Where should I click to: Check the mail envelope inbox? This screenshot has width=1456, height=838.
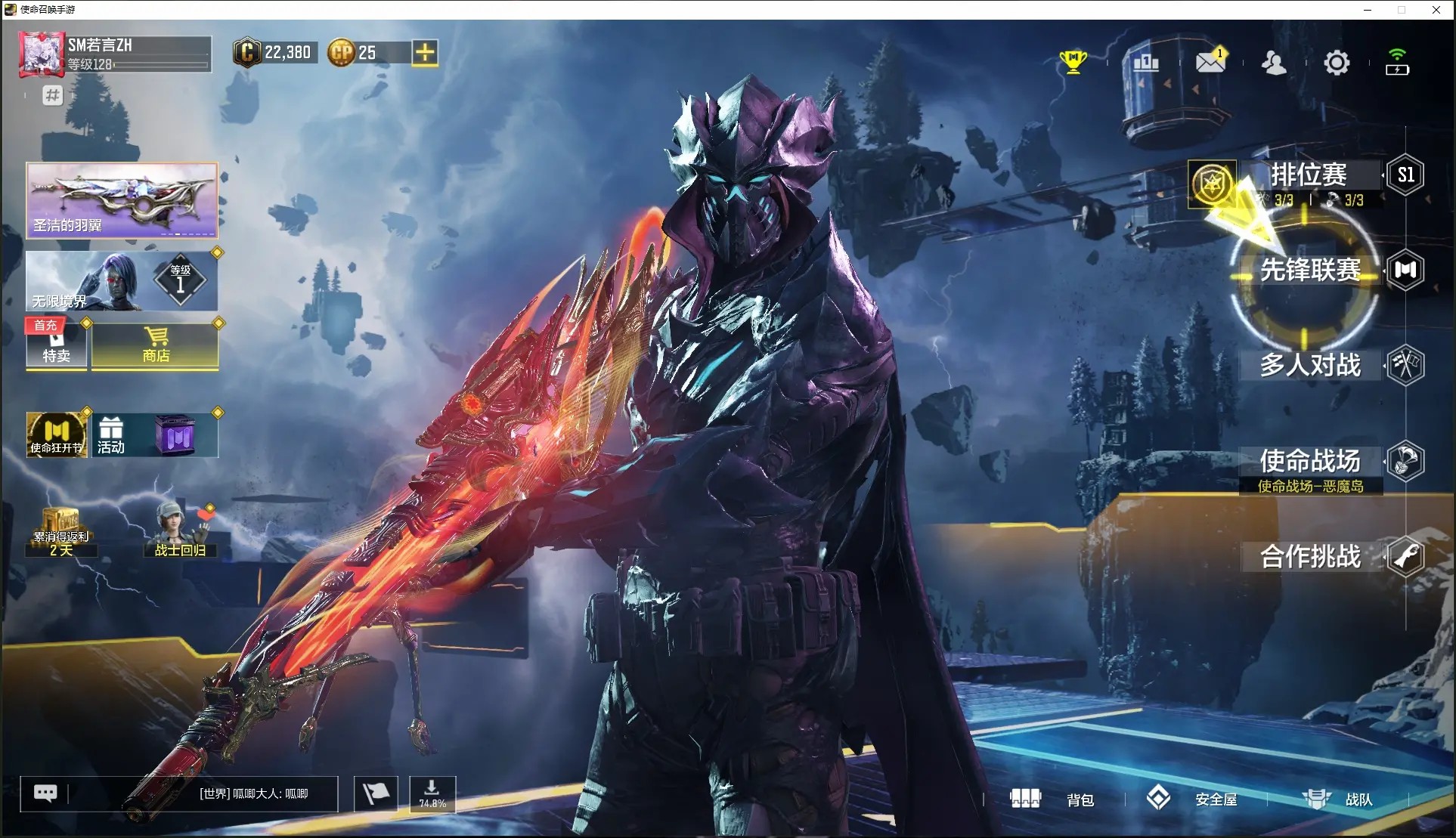click(x=1210, y=63)
